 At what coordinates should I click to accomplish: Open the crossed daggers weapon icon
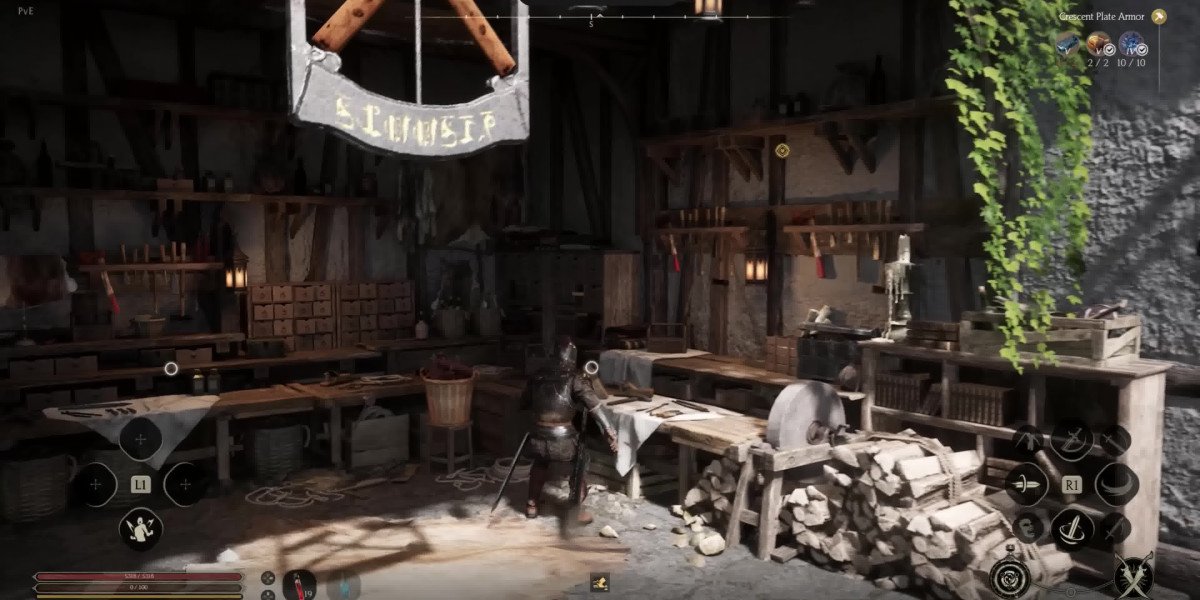click(1133, 575)
